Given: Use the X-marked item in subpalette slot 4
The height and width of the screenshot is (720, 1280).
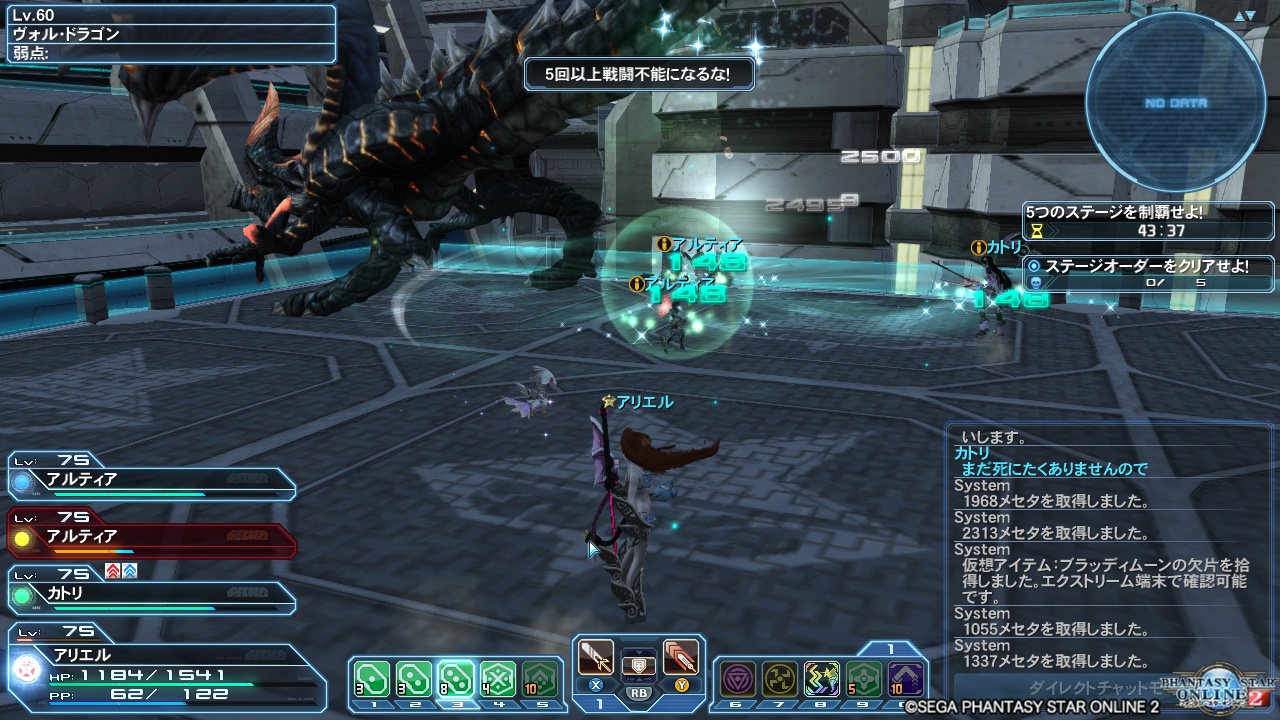Looking at the screenshot, I should pyautogui.click(x=498, y=678).
